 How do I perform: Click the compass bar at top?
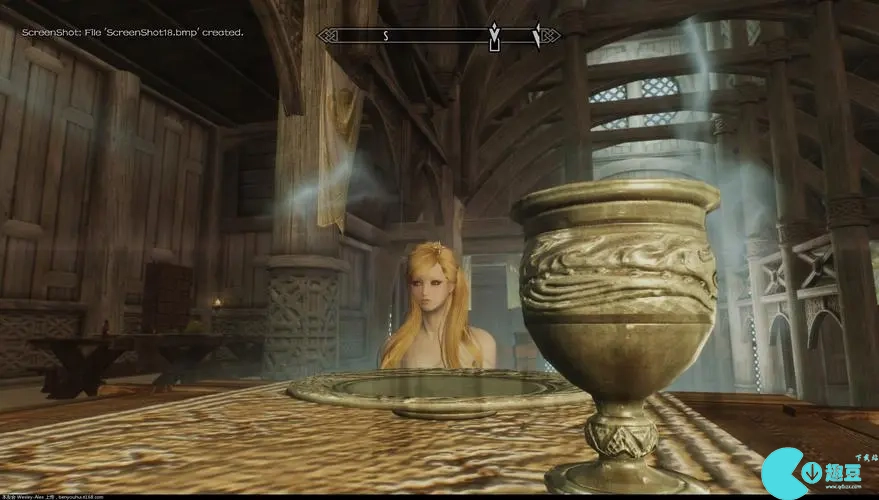point(439,36)
